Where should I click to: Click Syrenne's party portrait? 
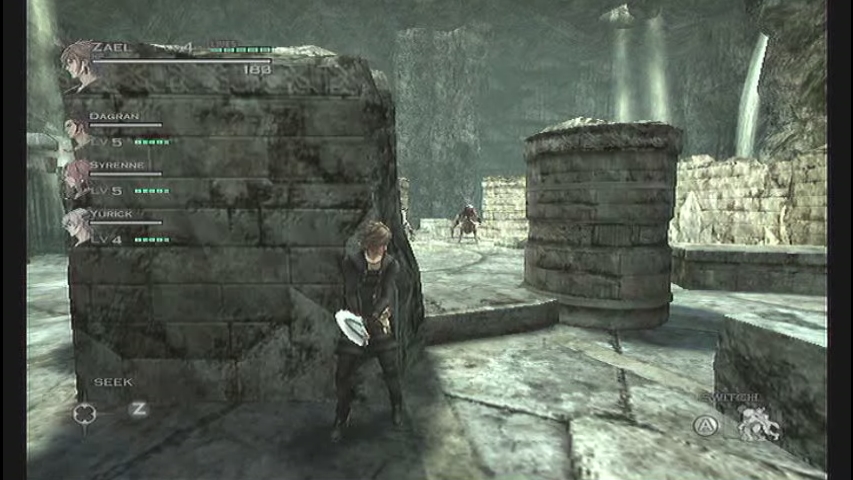77,178
